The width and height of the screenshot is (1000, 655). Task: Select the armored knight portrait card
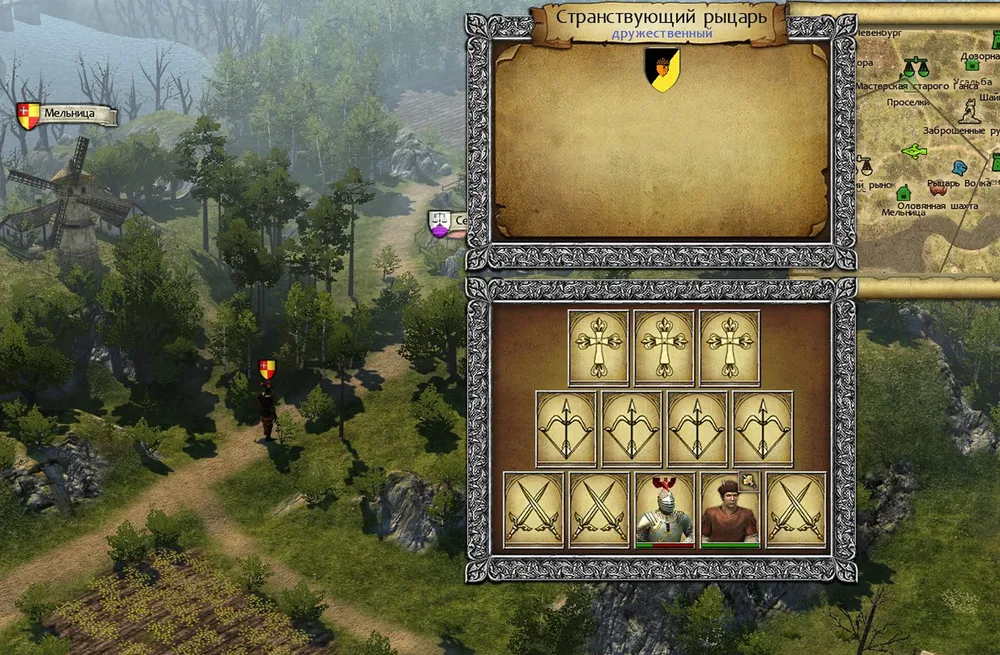665,510
